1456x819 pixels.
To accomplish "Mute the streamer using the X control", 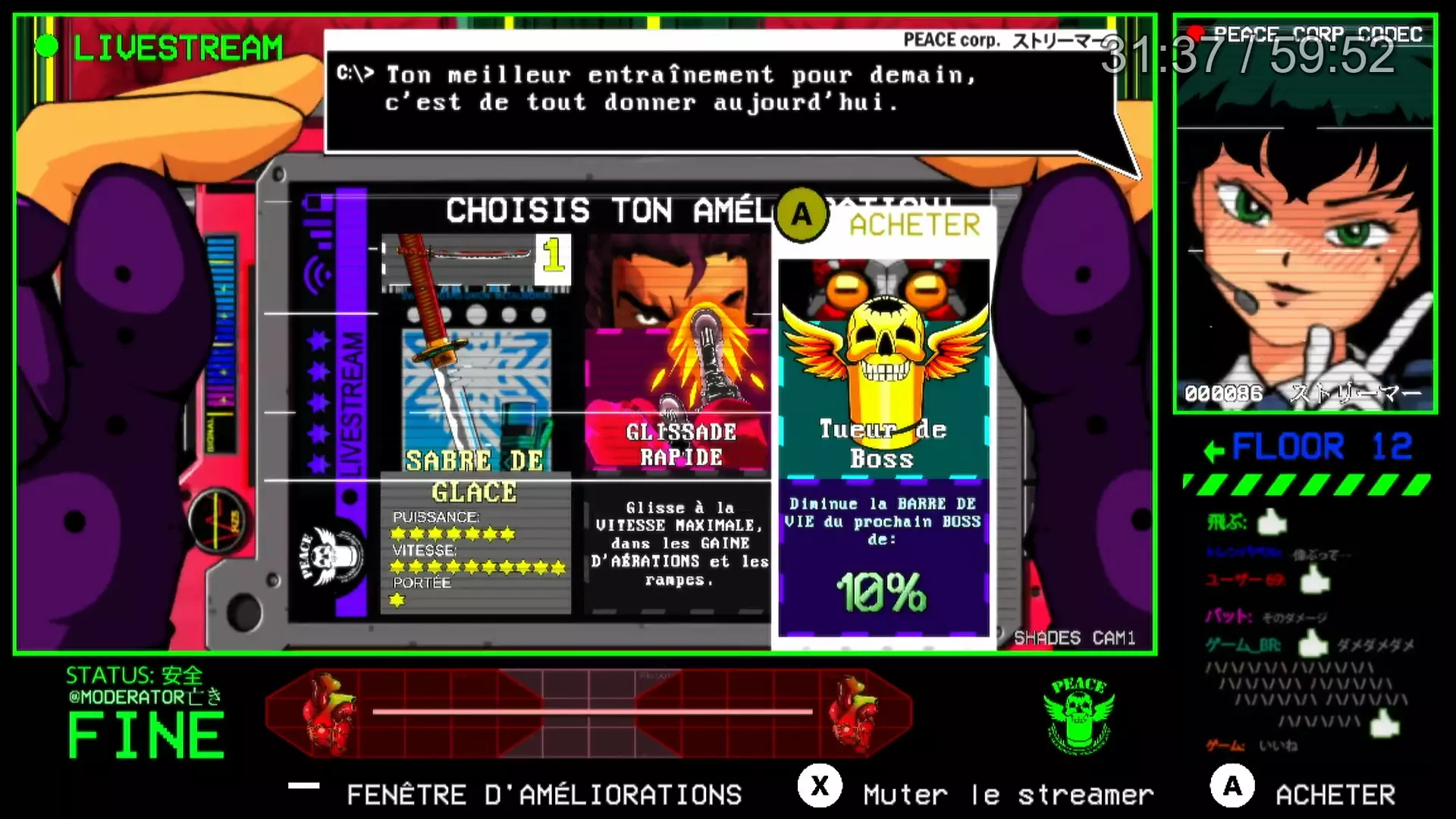I will tap(821, 786).
